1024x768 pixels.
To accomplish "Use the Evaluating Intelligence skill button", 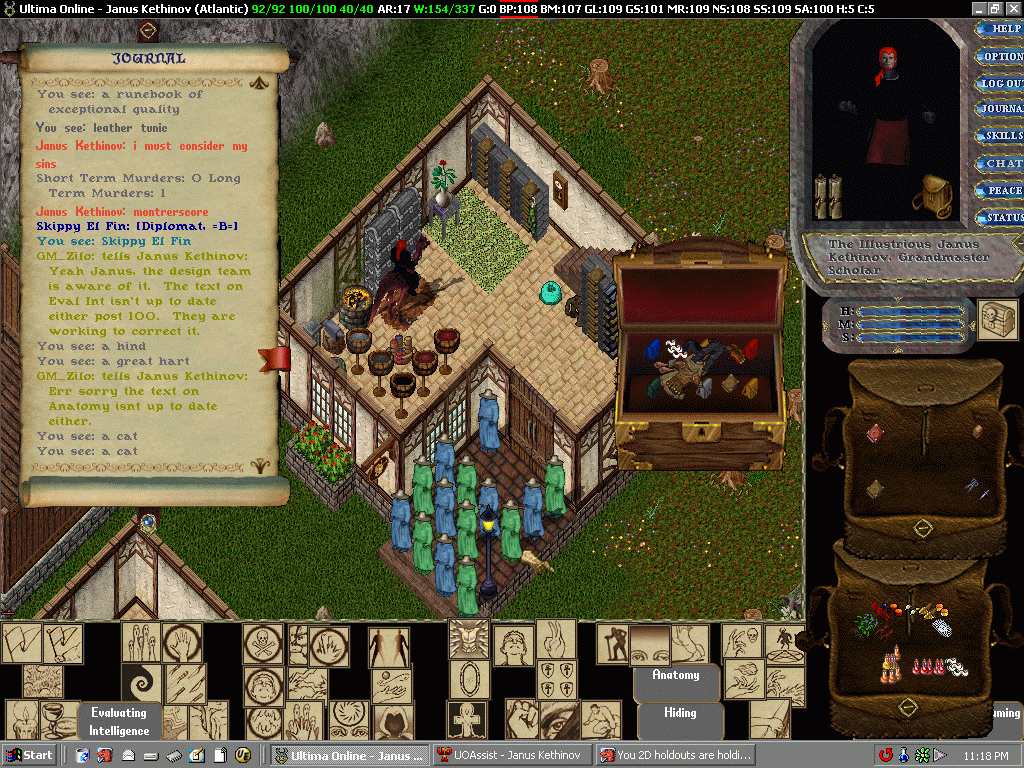I will point(119,721).
